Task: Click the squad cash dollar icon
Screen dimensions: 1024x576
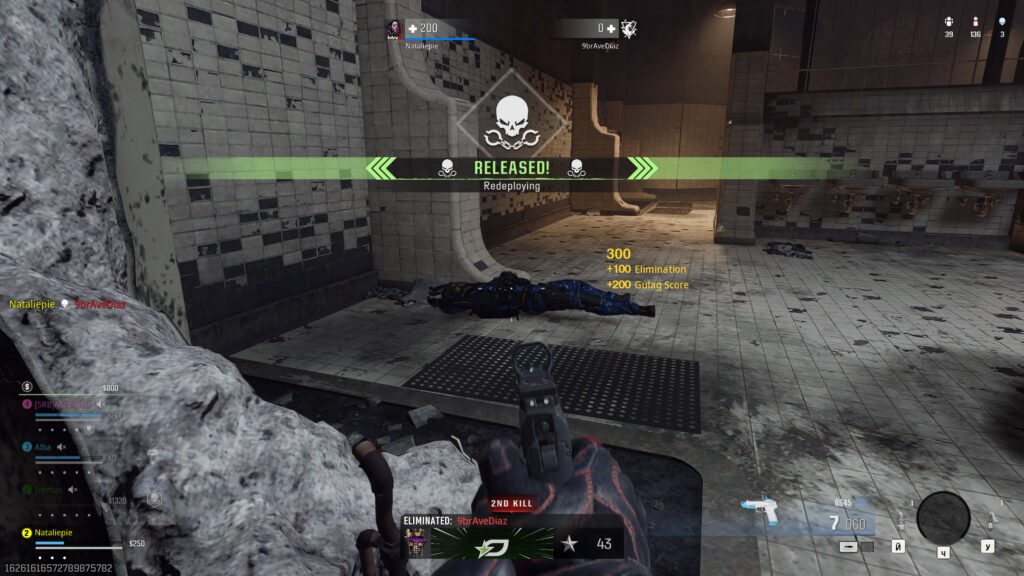Action: 27,387
